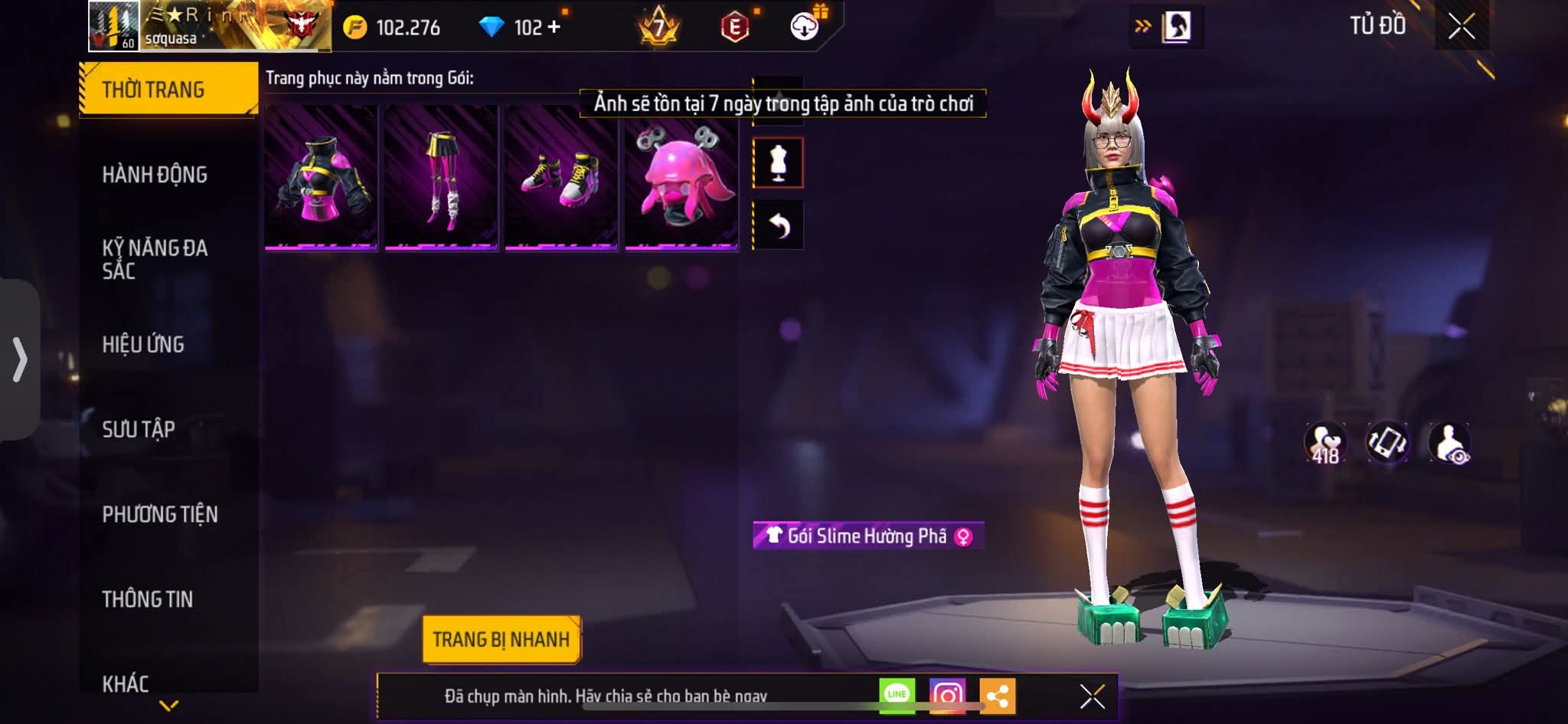The height and width of the screenshot is (724, 1568).
Task: Close the Tủ Đồ wardrobe screen
Action: pos(1462,27)
